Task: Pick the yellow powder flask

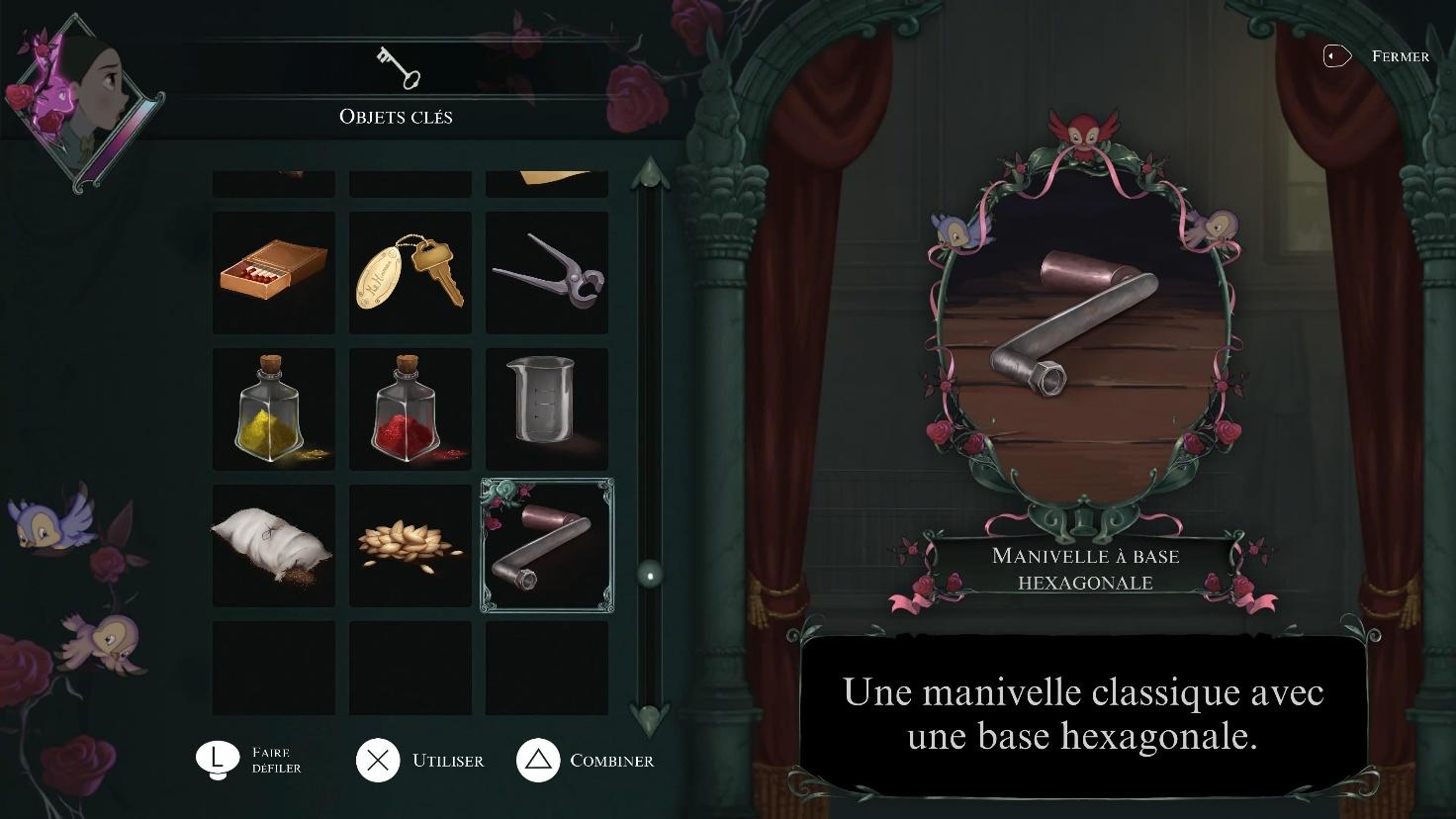Action: [274, 409]
